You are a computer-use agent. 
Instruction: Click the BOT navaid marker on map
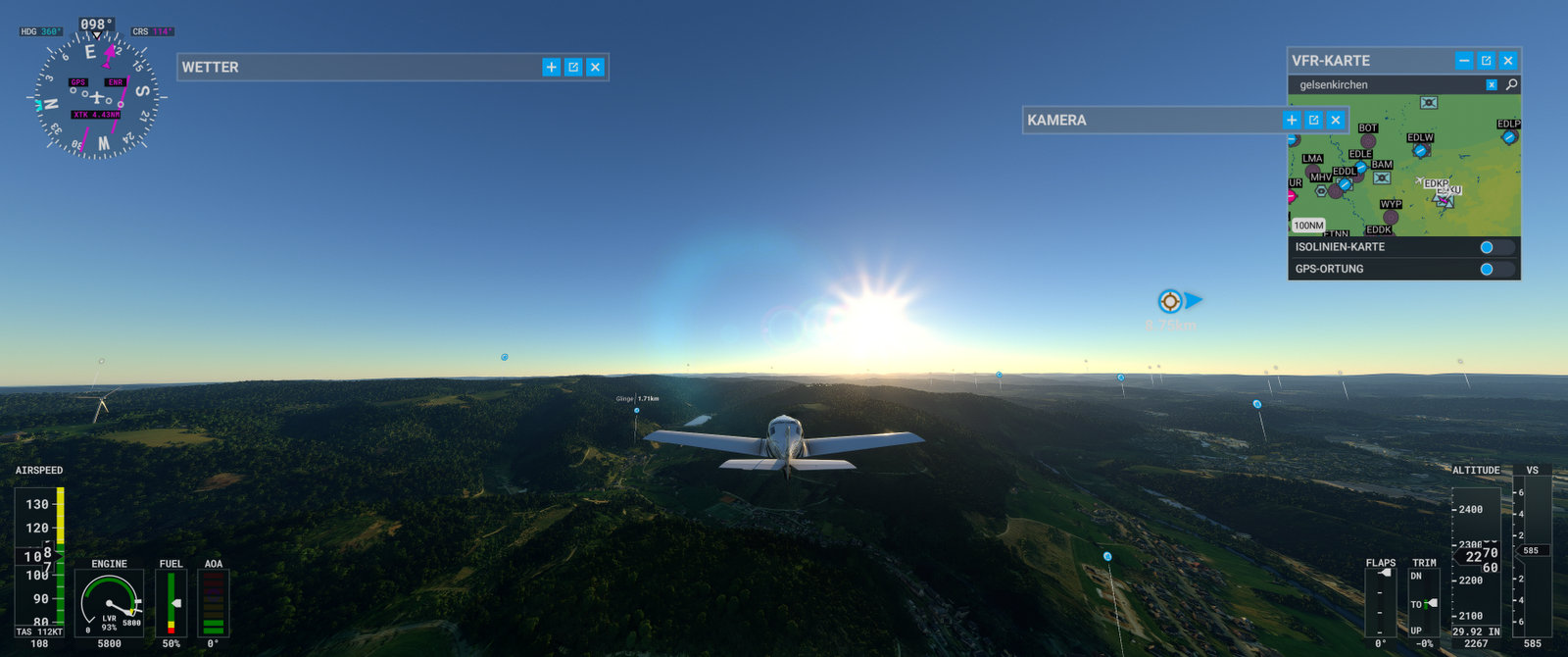[x=1368, y=140]
